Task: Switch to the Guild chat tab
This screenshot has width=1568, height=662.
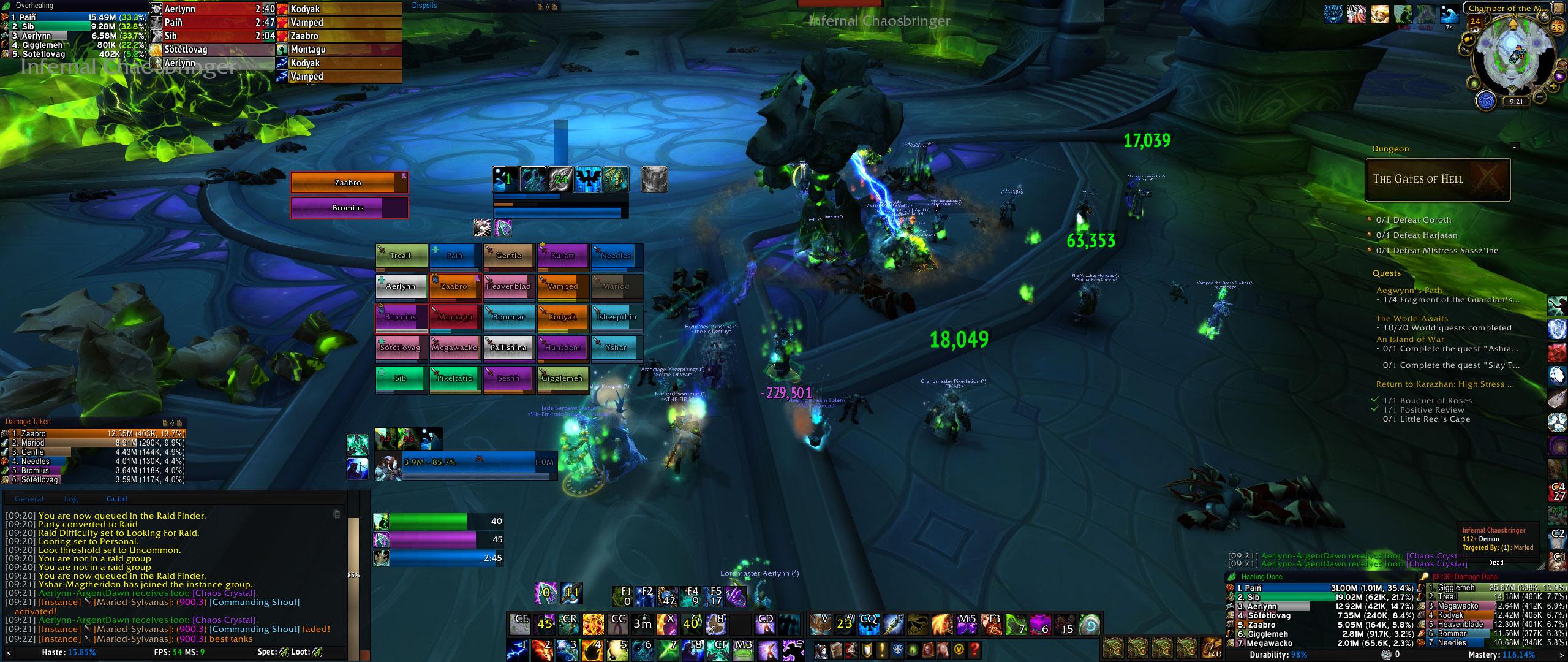Action: (116, 499)
